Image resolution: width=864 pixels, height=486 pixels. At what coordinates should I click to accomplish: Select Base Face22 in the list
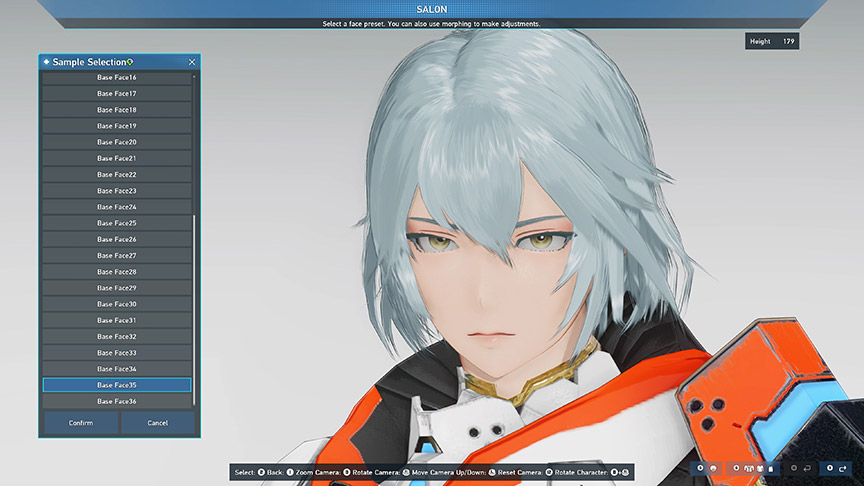[x=117, y=175]
